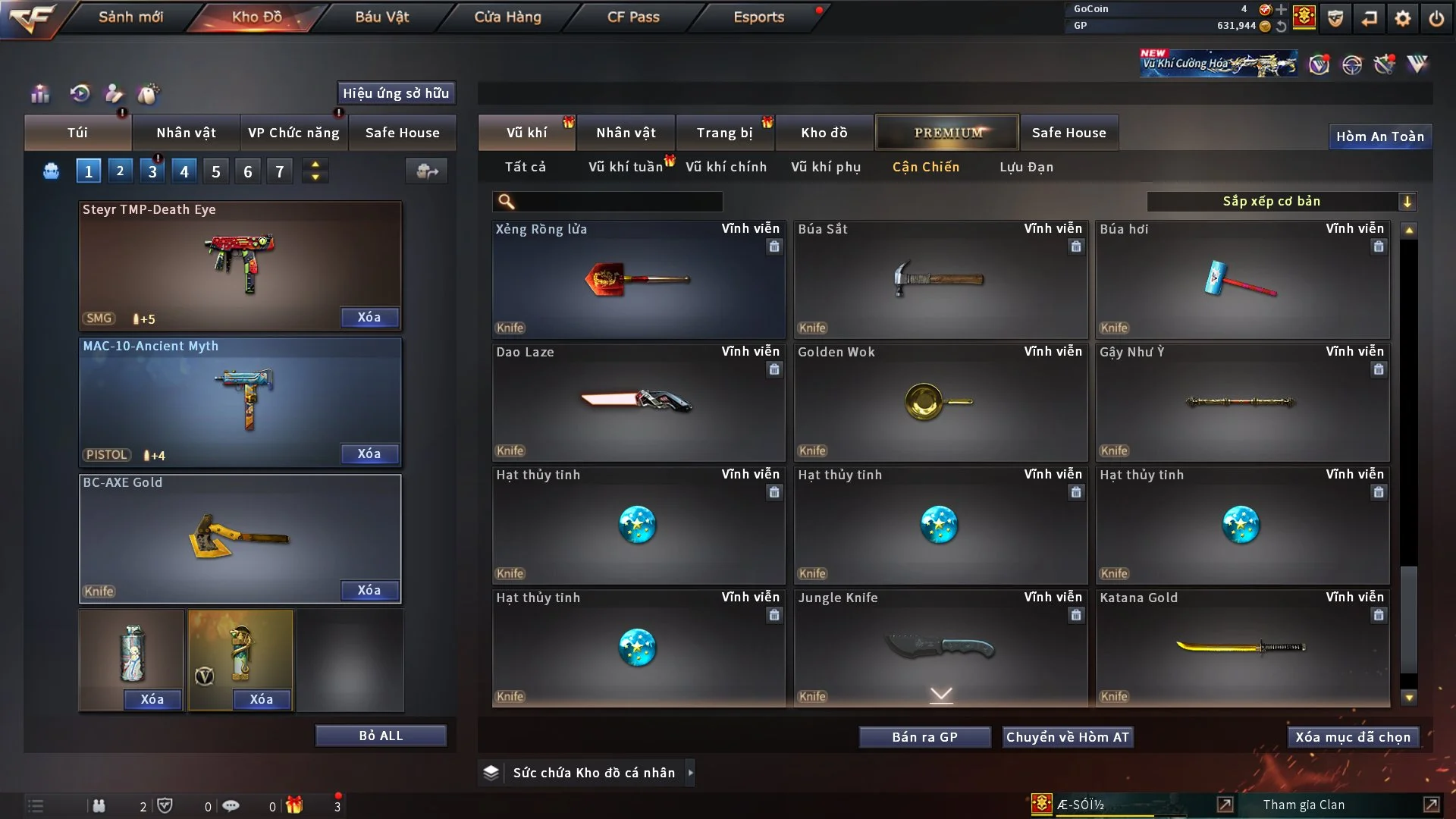Click the Bỏ ALL button

pyautogui.click(x=381, y=736)
